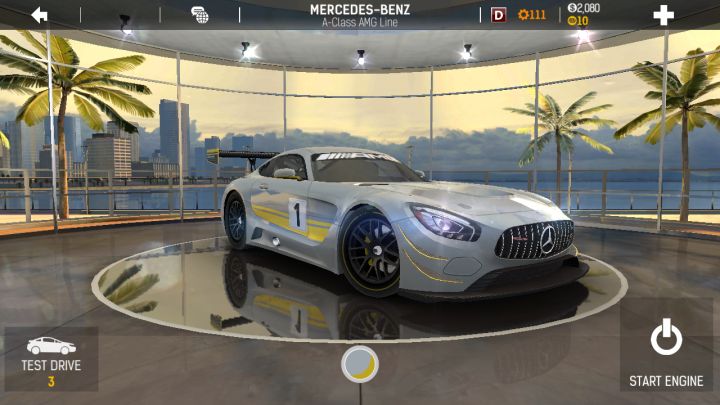The image size is (720, 405).
Task: Select the silver and yellow paint swatch
Action: pos(360,364)
